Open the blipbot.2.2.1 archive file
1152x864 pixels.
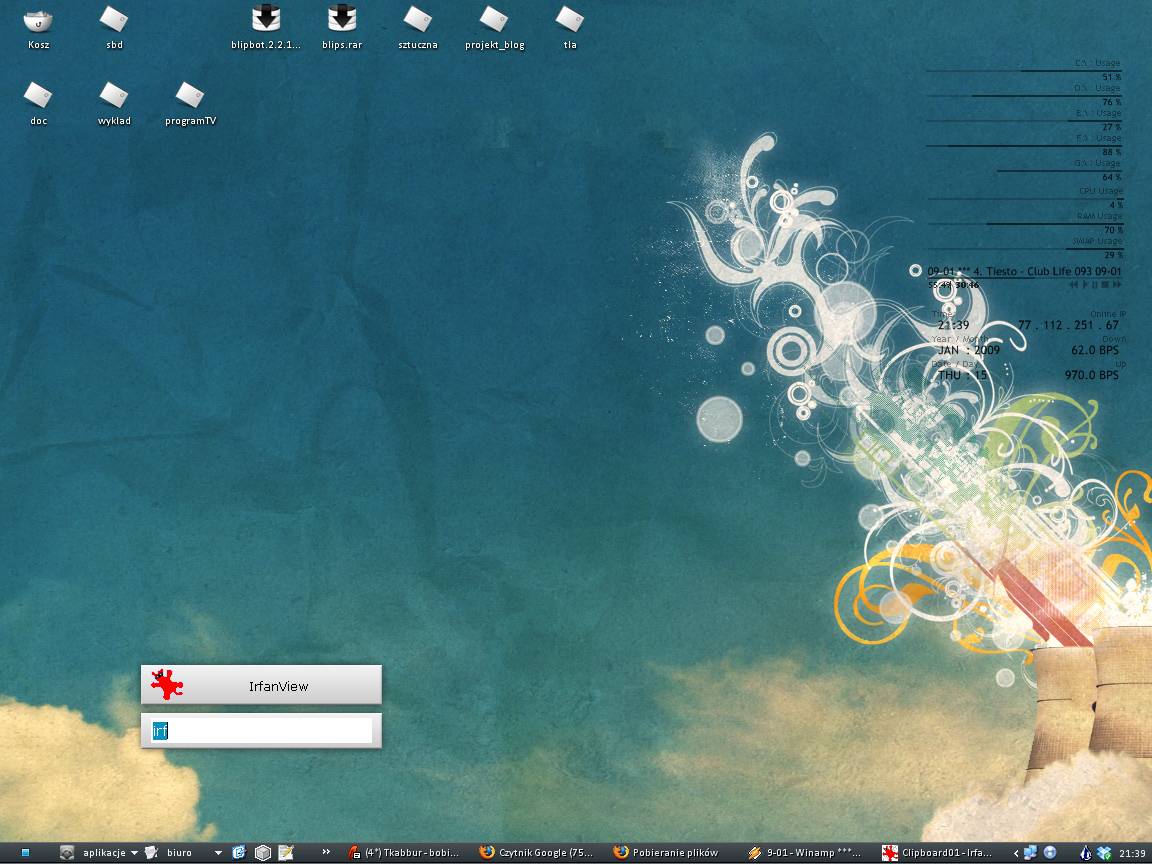[x=266, y=20]
